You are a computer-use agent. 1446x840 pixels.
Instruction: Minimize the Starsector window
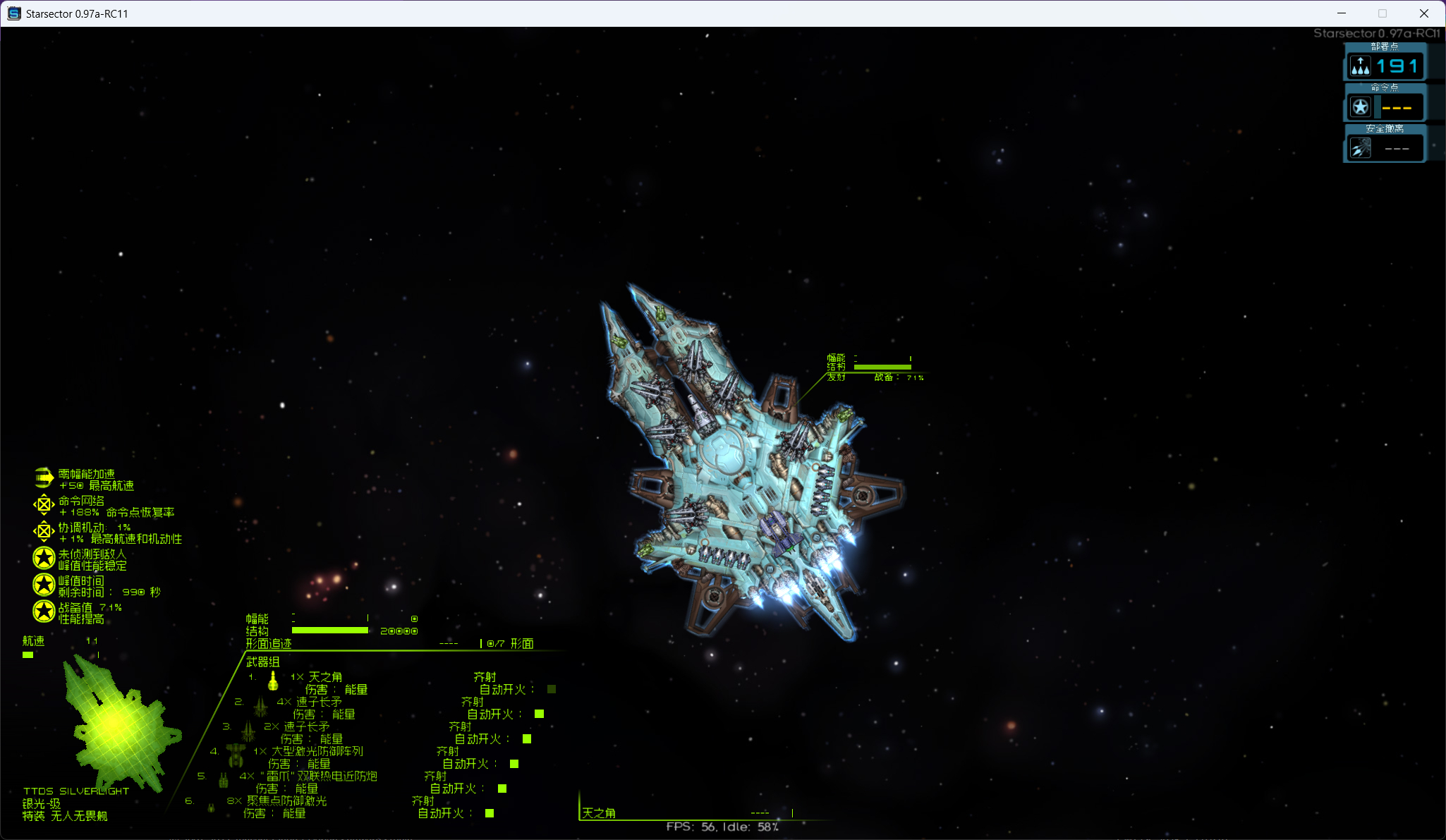click(x=1342, y=13)
